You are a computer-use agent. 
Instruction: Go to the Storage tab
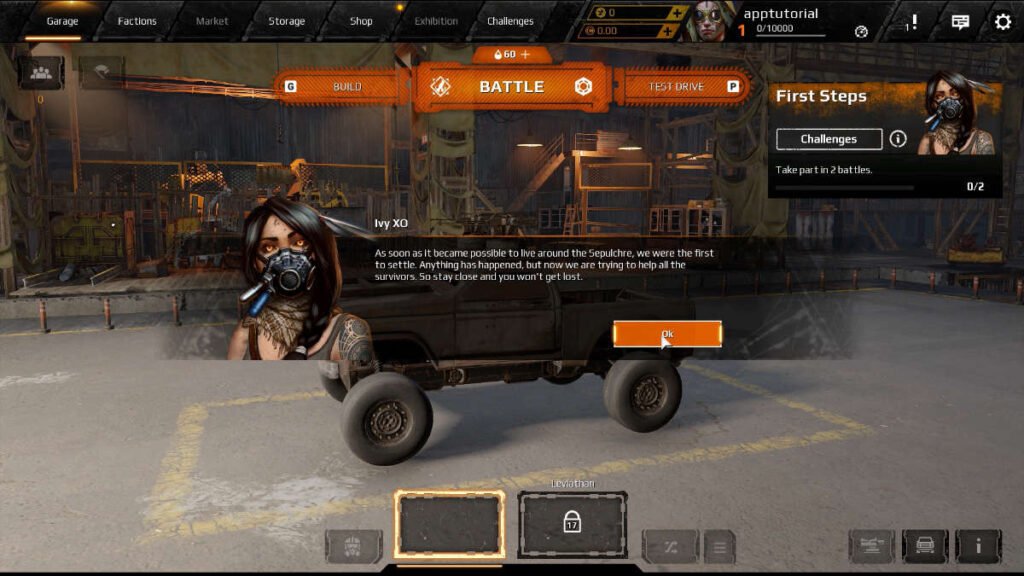click(x=287, y=21)
